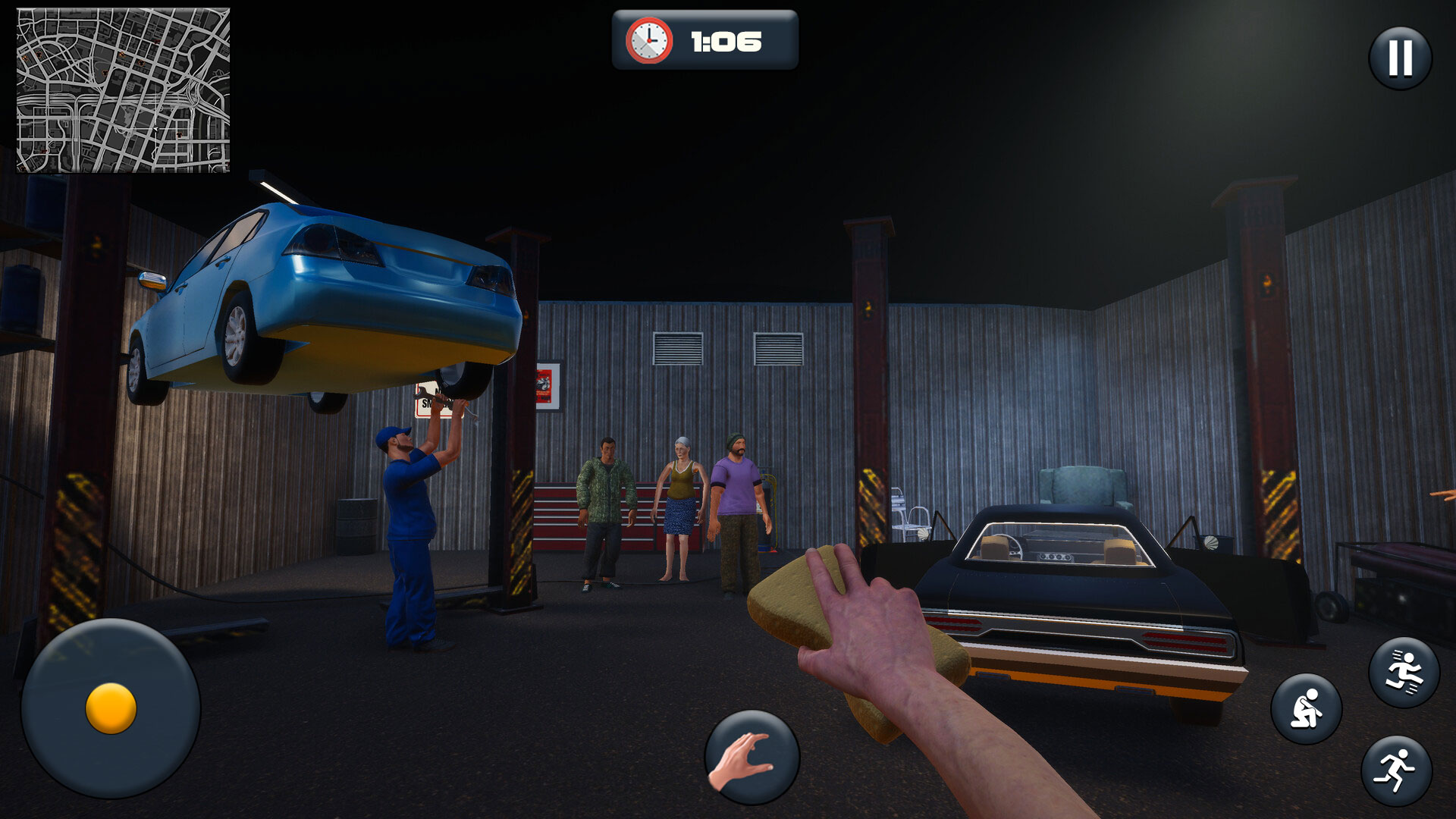Tap the clock icon beside the timer

pos(648,42)
